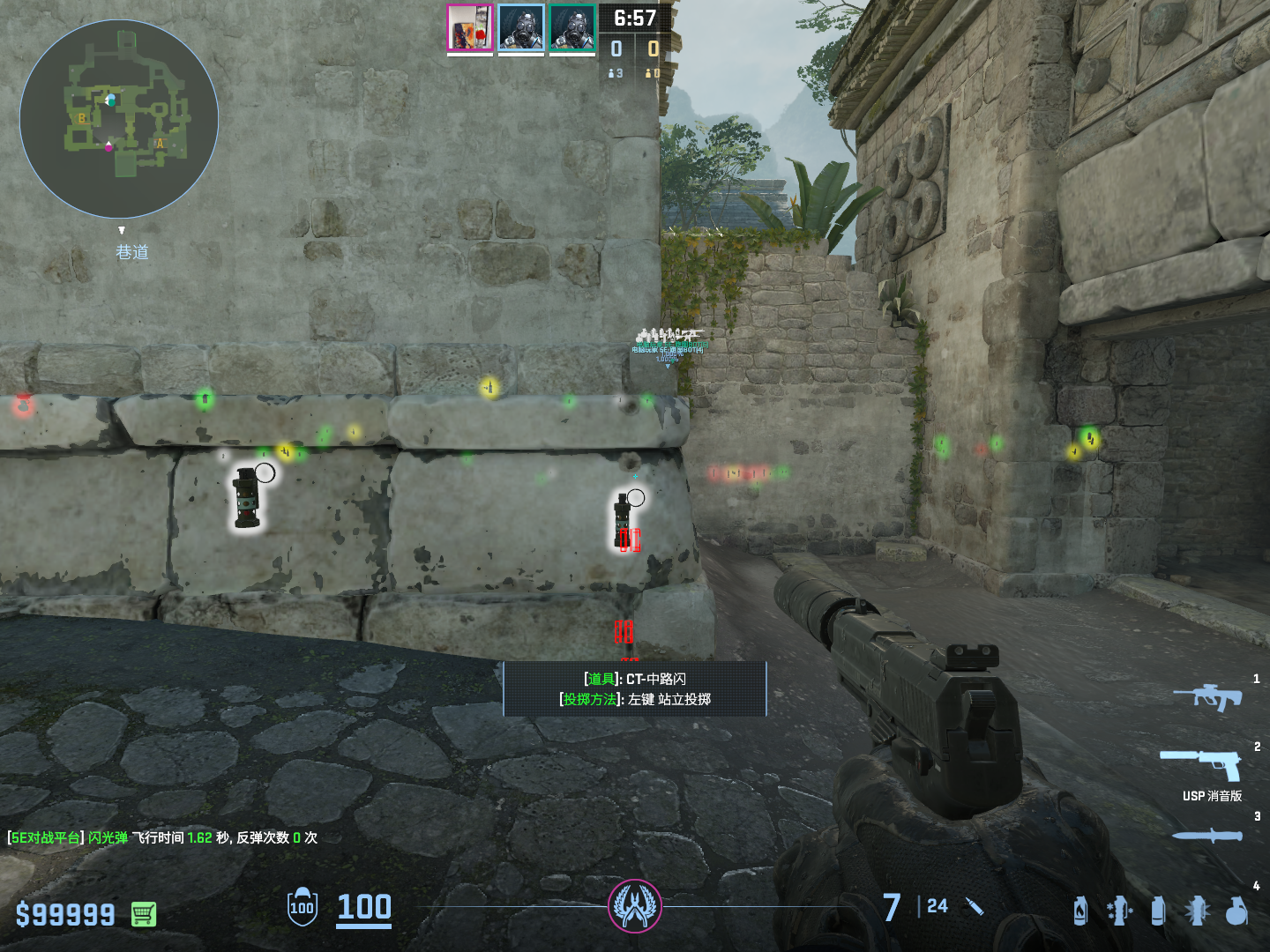Select the HE grenade icon
The image size is (1270, 952).
[1236, 911]
